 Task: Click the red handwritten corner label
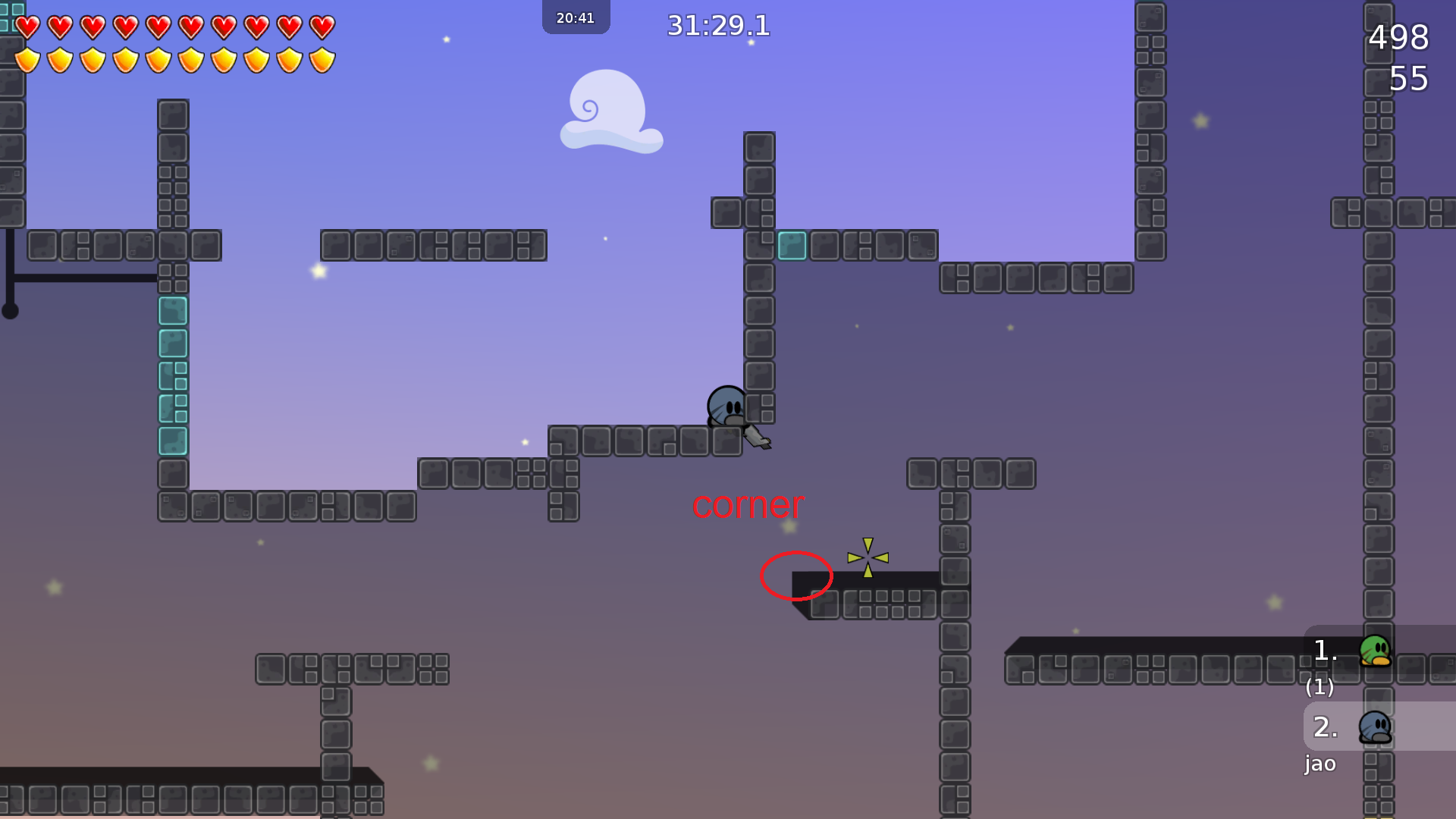[748, 506]
